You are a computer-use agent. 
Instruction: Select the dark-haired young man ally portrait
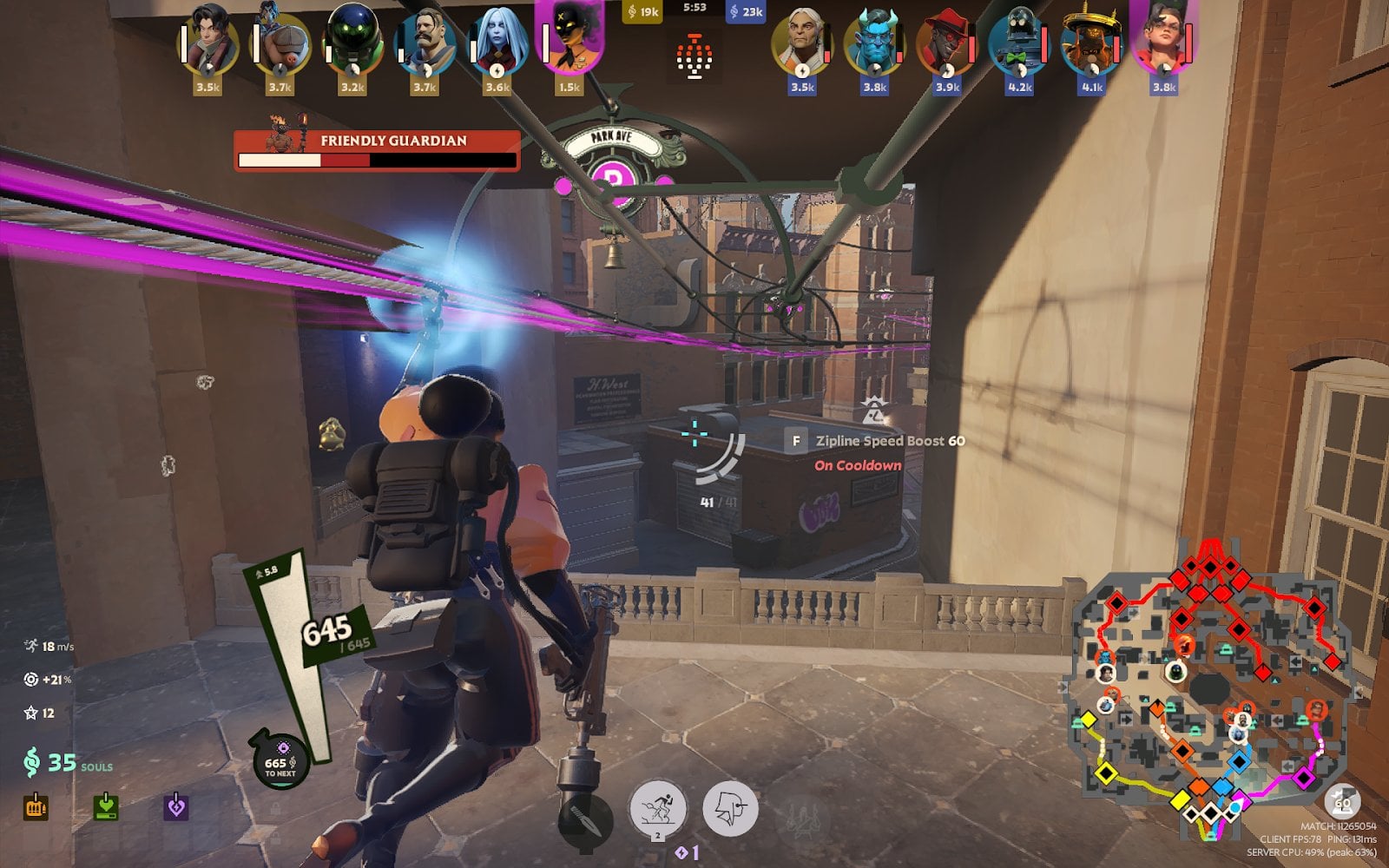(209, 43)
